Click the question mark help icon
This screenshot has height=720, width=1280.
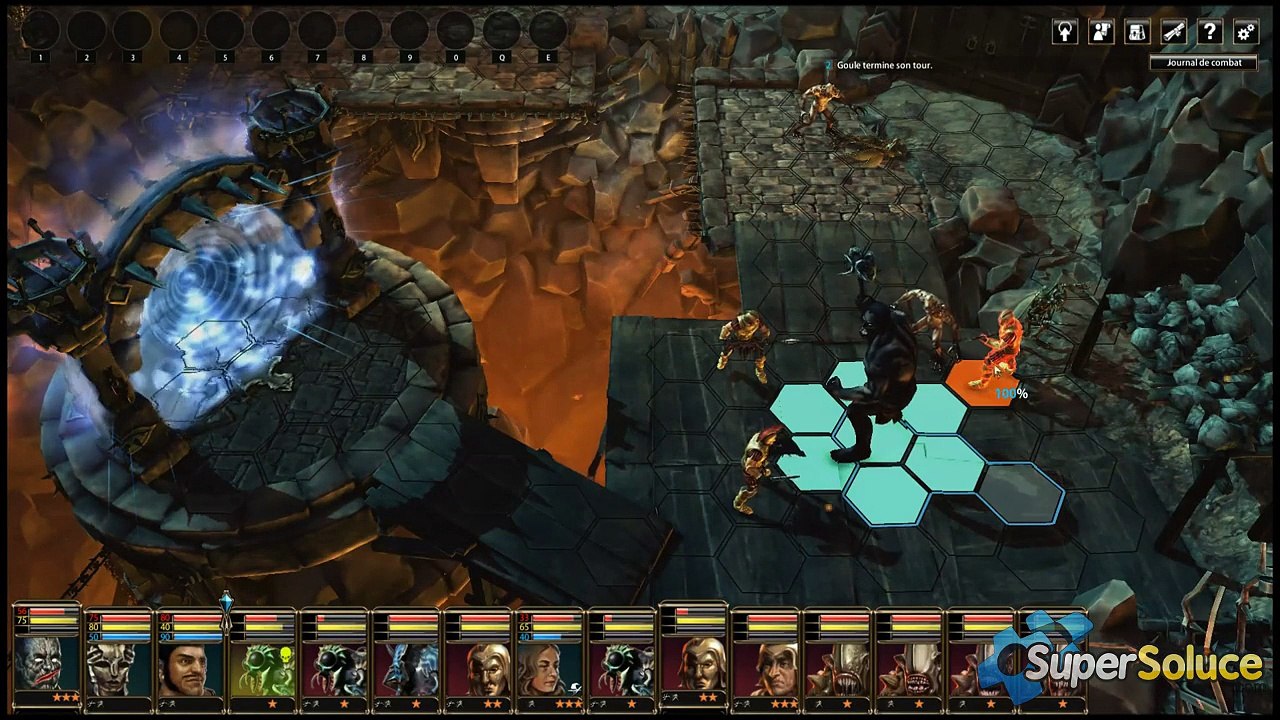(1209, 32)
